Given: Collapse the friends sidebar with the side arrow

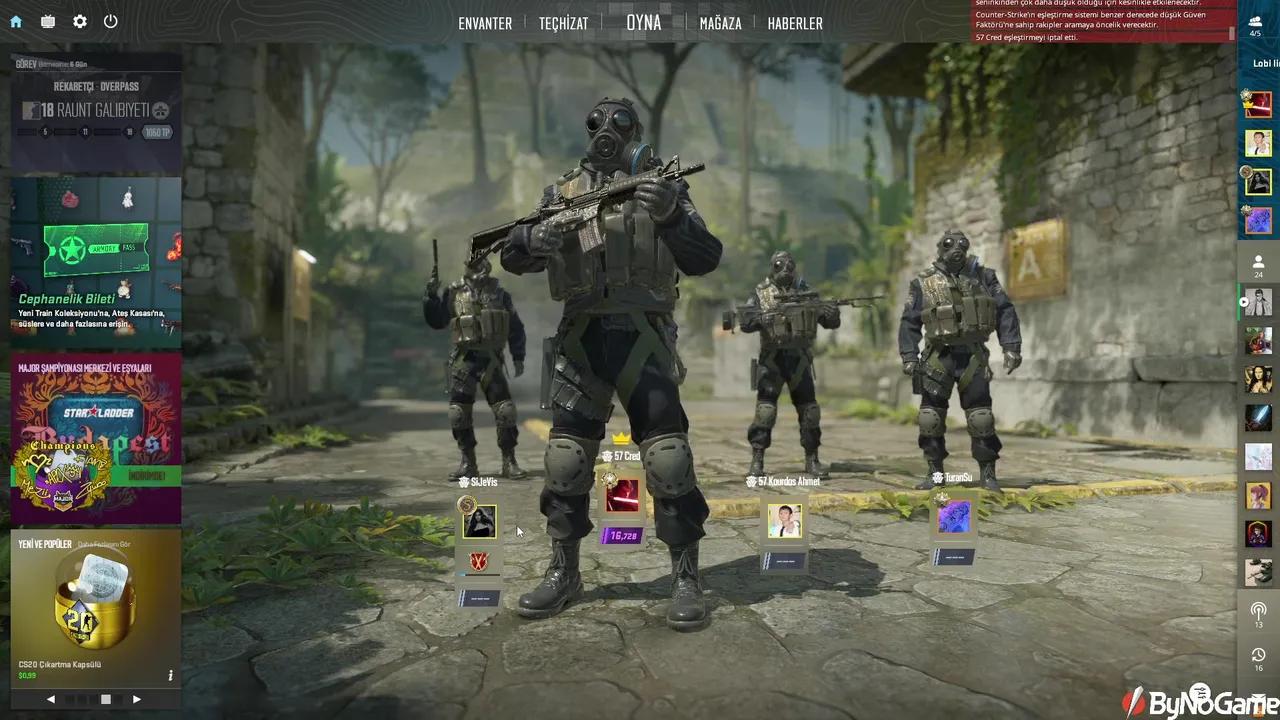Looking at the screenshot, I should pyautogui.click(x=1243, y=302).
